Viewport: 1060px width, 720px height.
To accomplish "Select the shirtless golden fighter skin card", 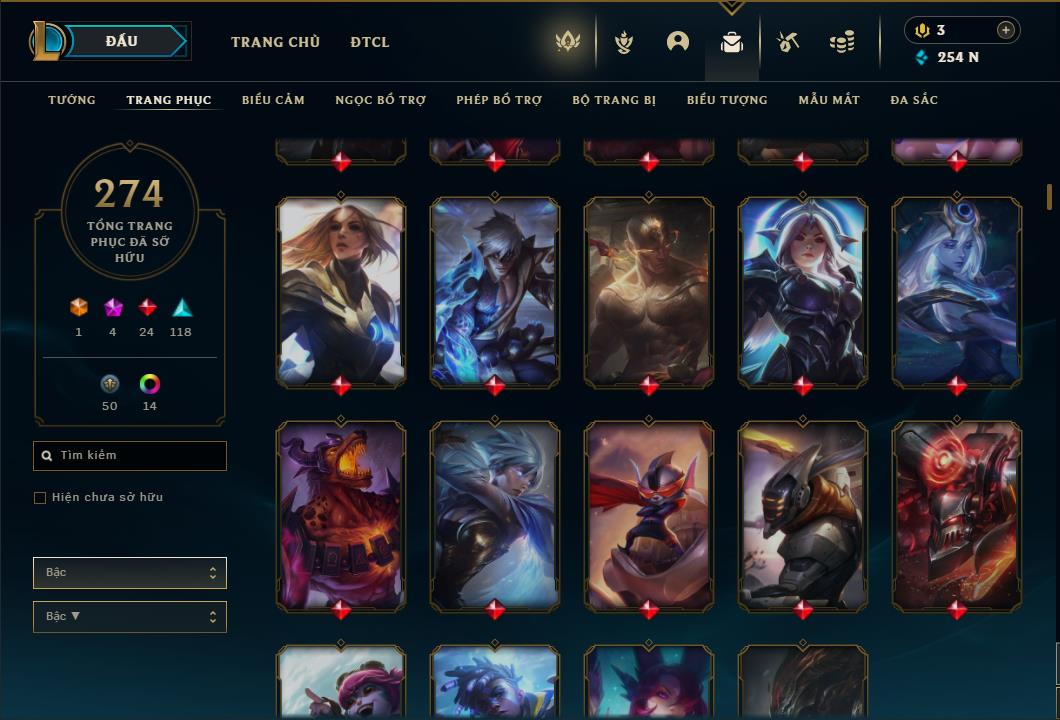I will point(649,291).
